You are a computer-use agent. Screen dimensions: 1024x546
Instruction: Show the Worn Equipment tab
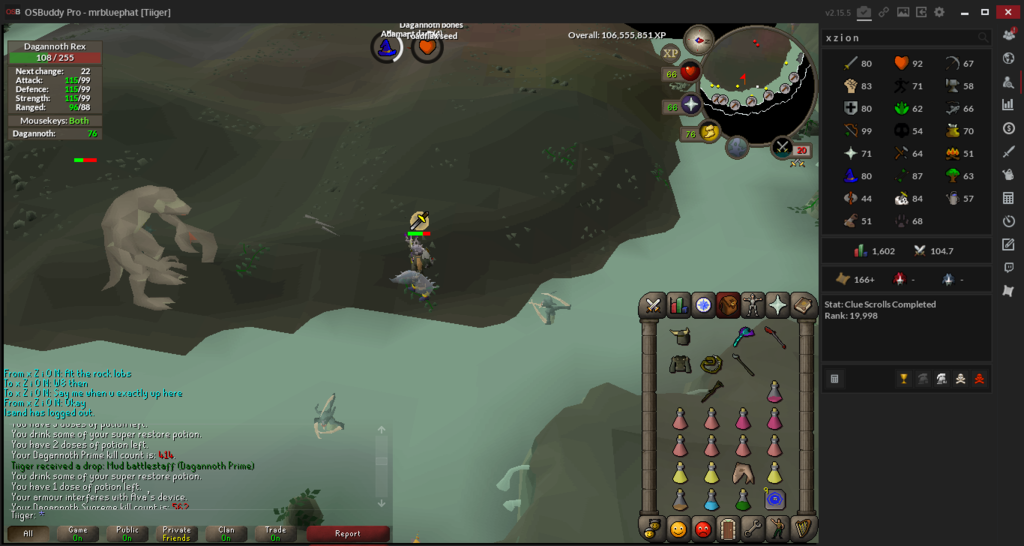coord(753,305)
